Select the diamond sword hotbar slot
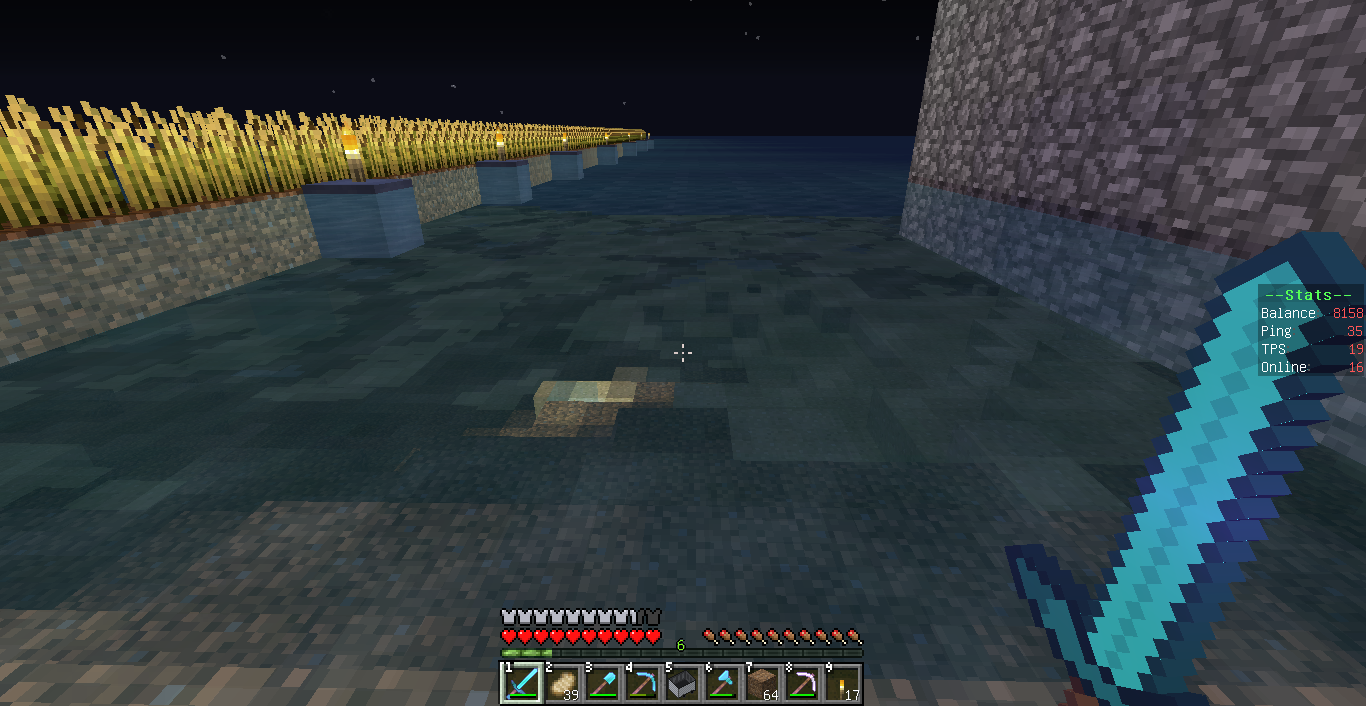This screenshot has height=706, width=1366. click(x=521, y=683)
